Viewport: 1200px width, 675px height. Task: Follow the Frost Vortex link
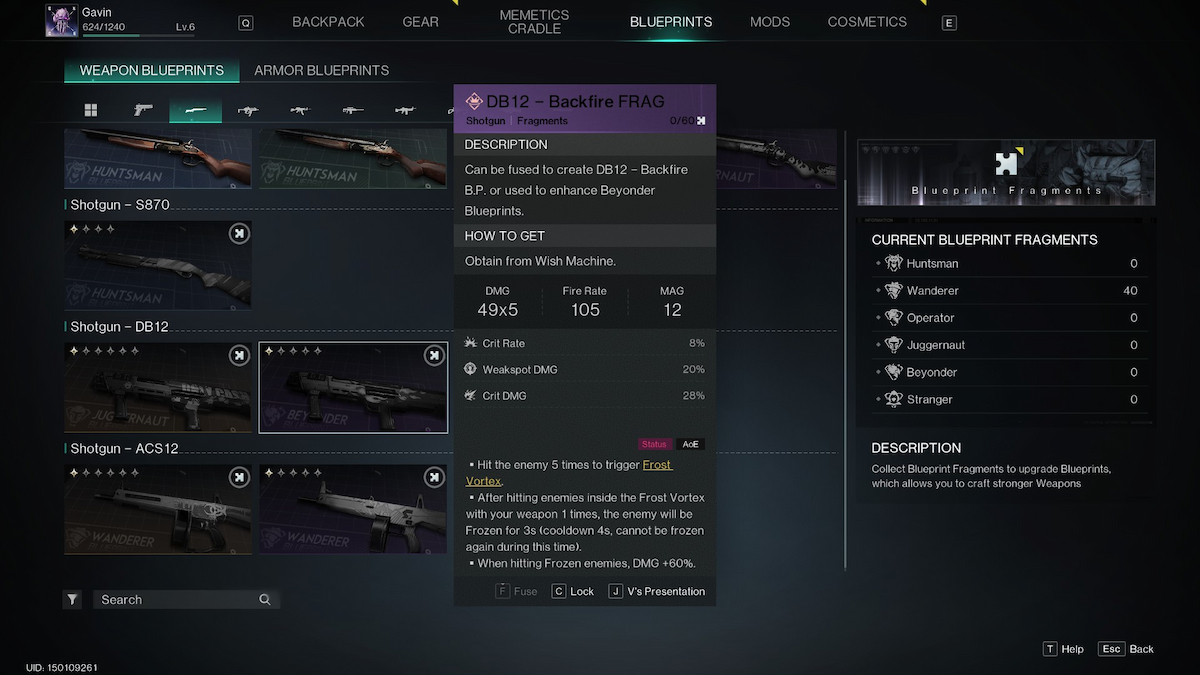[656, 465]
